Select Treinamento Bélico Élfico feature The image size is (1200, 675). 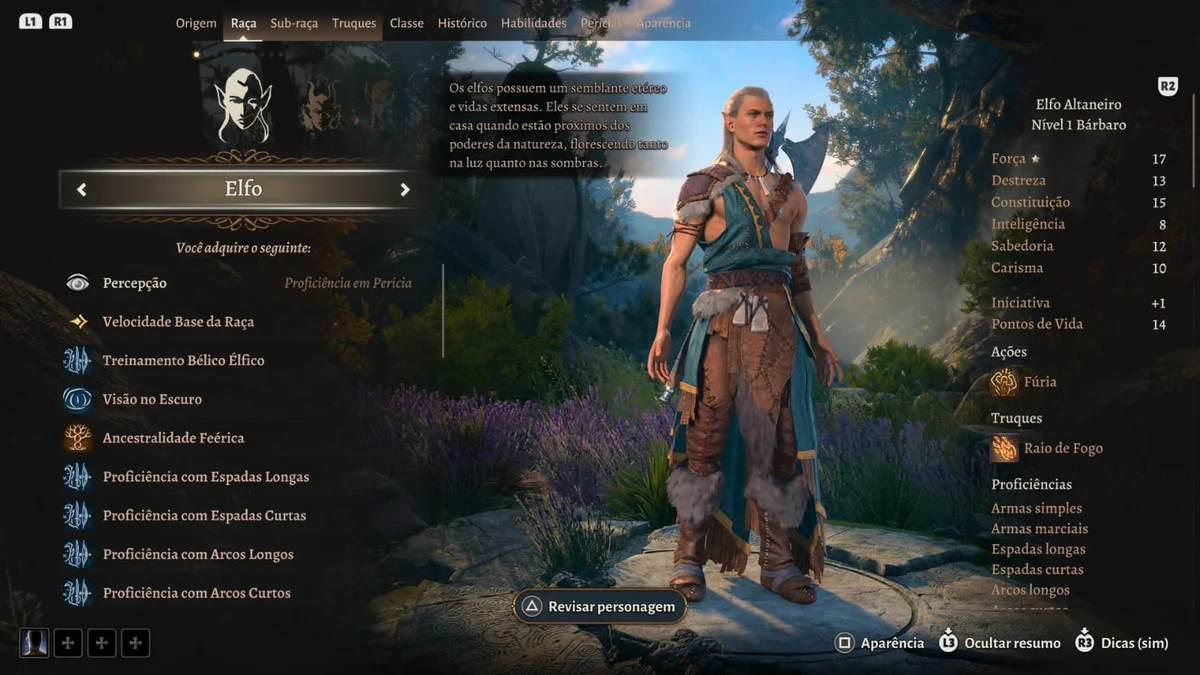[183, 360]
